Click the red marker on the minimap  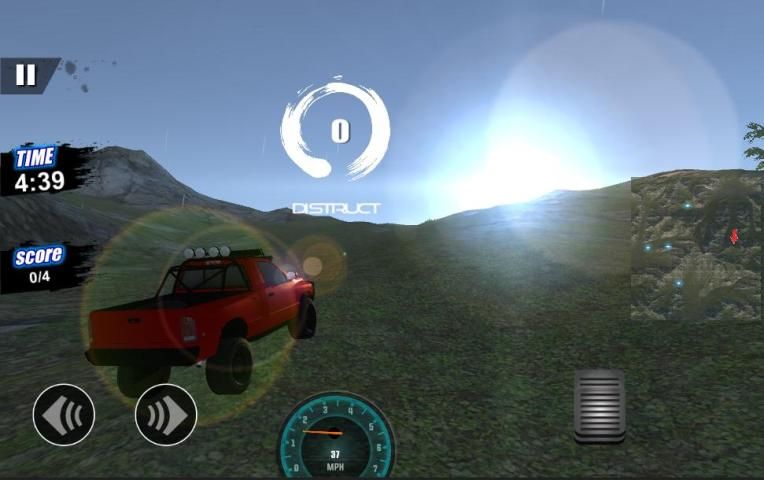click(735, 237)
